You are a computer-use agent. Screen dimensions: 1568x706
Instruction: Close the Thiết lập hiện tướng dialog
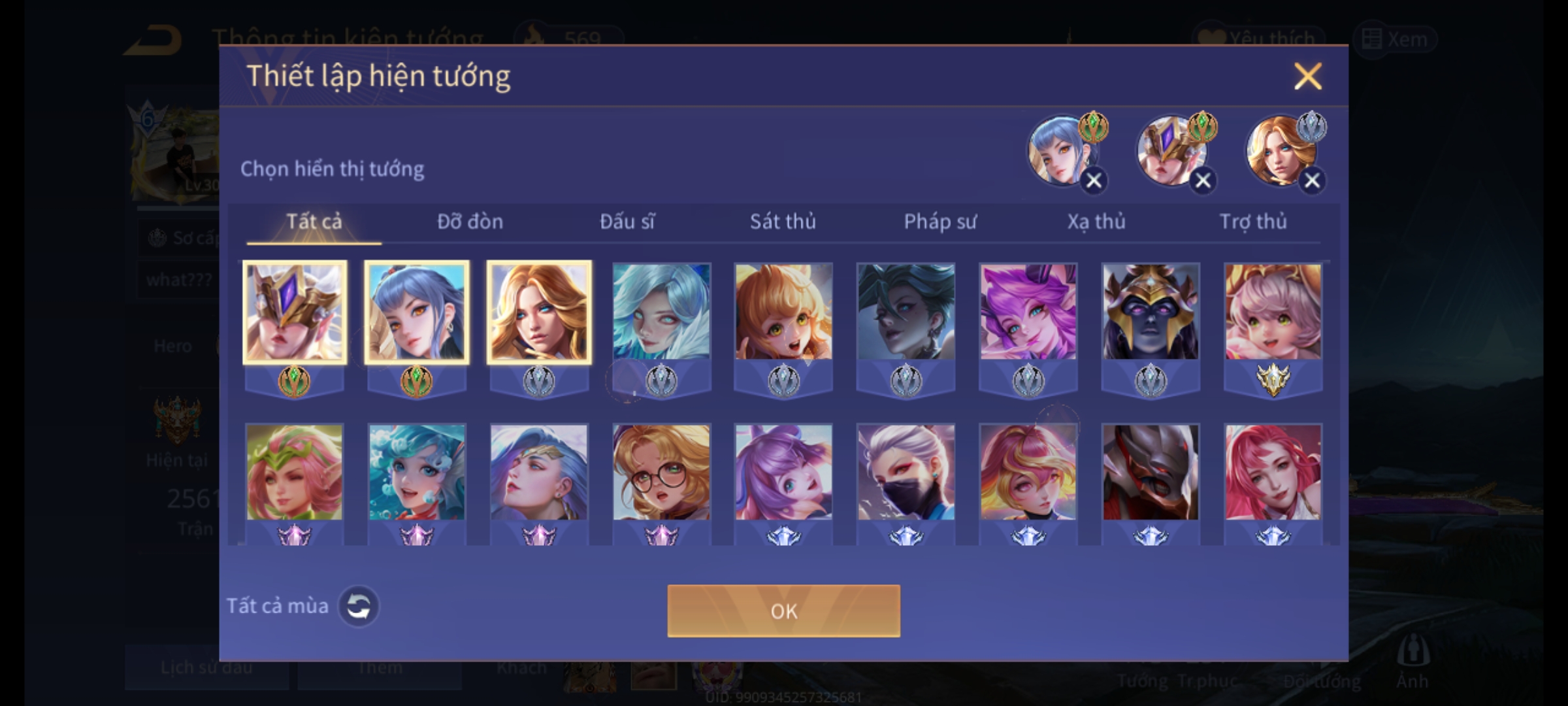coord(1307,76)
